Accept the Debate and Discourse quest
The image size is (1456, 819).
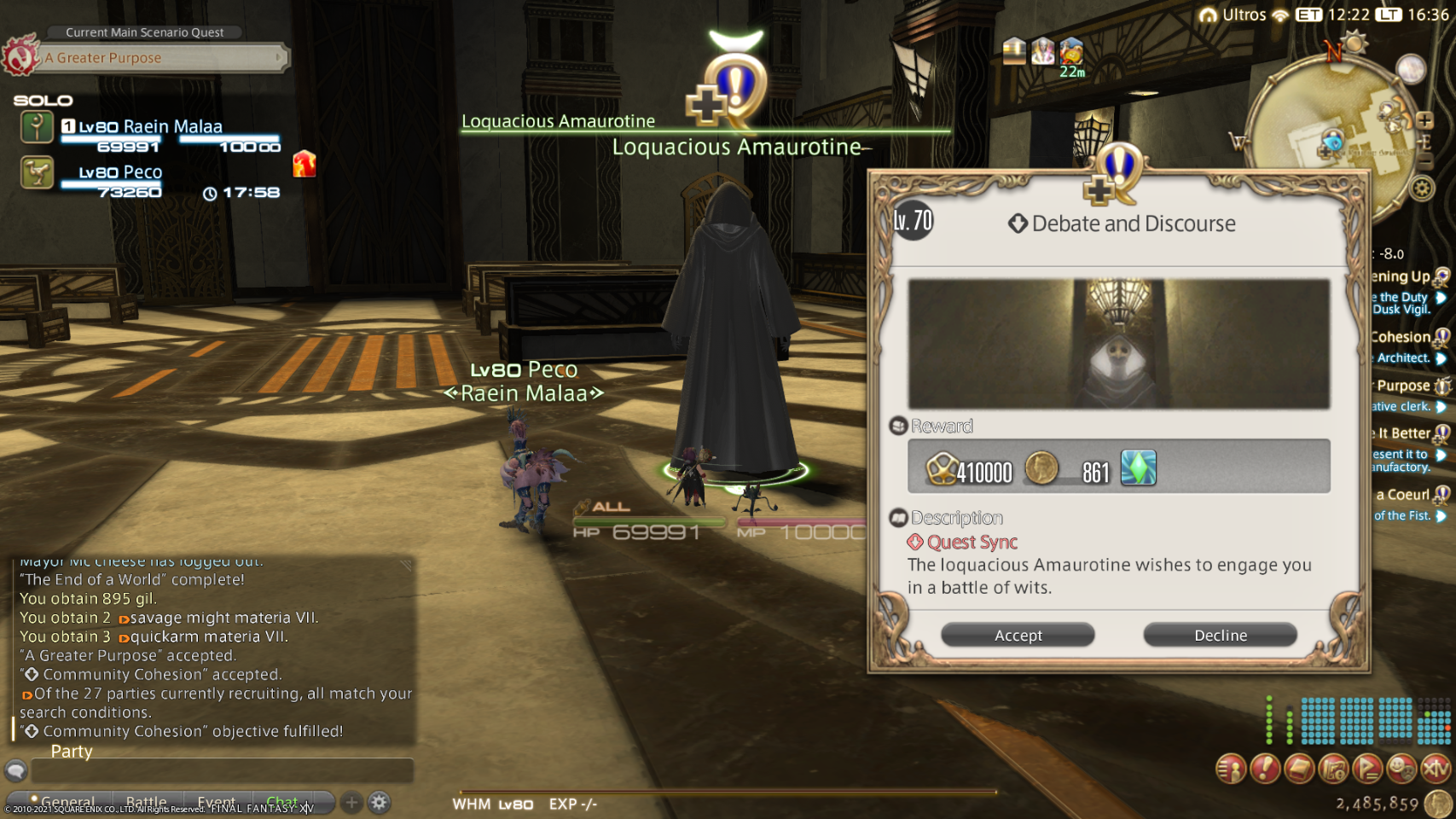pos(1018,635)
